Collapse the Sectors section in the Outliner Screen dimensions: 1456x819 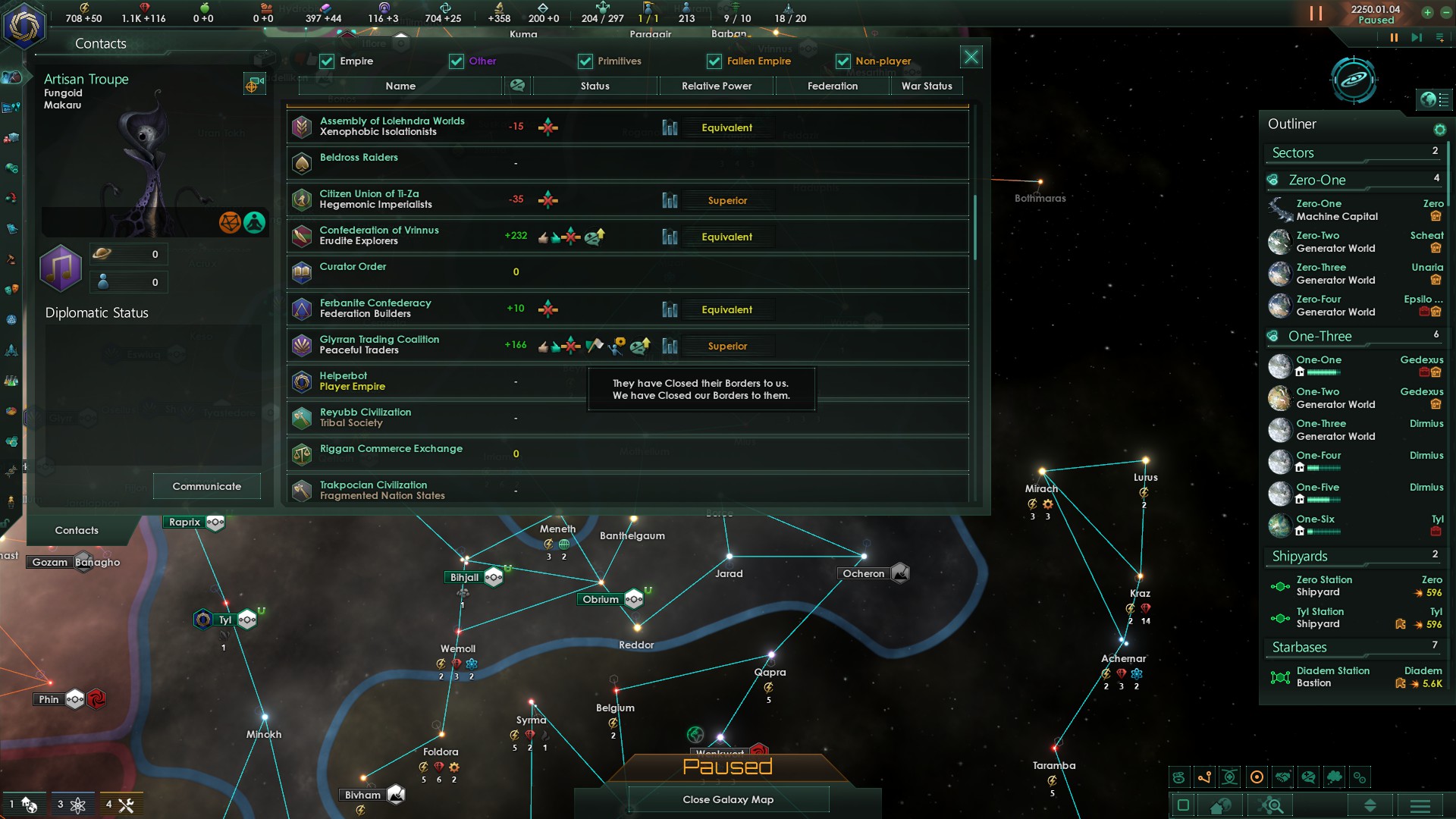click(1294, 153)
